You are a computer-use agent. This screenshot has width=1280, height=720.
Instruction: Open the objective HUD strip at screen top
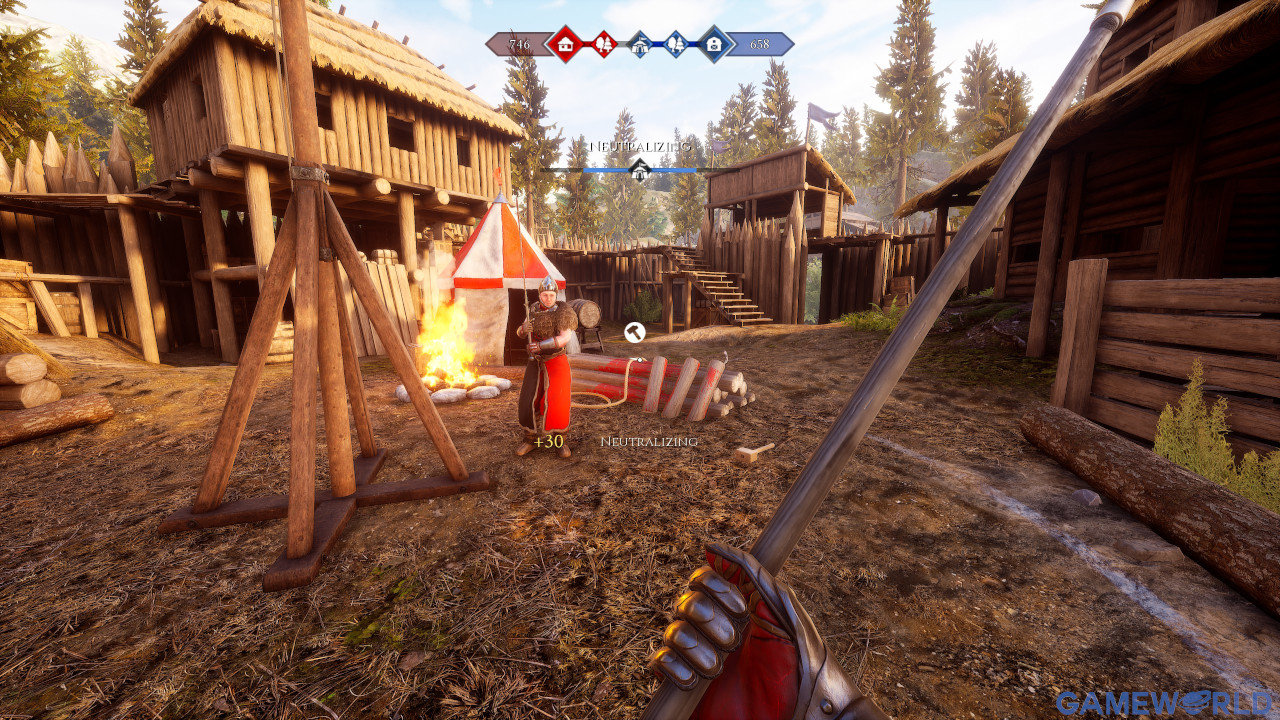pos(640,44)
